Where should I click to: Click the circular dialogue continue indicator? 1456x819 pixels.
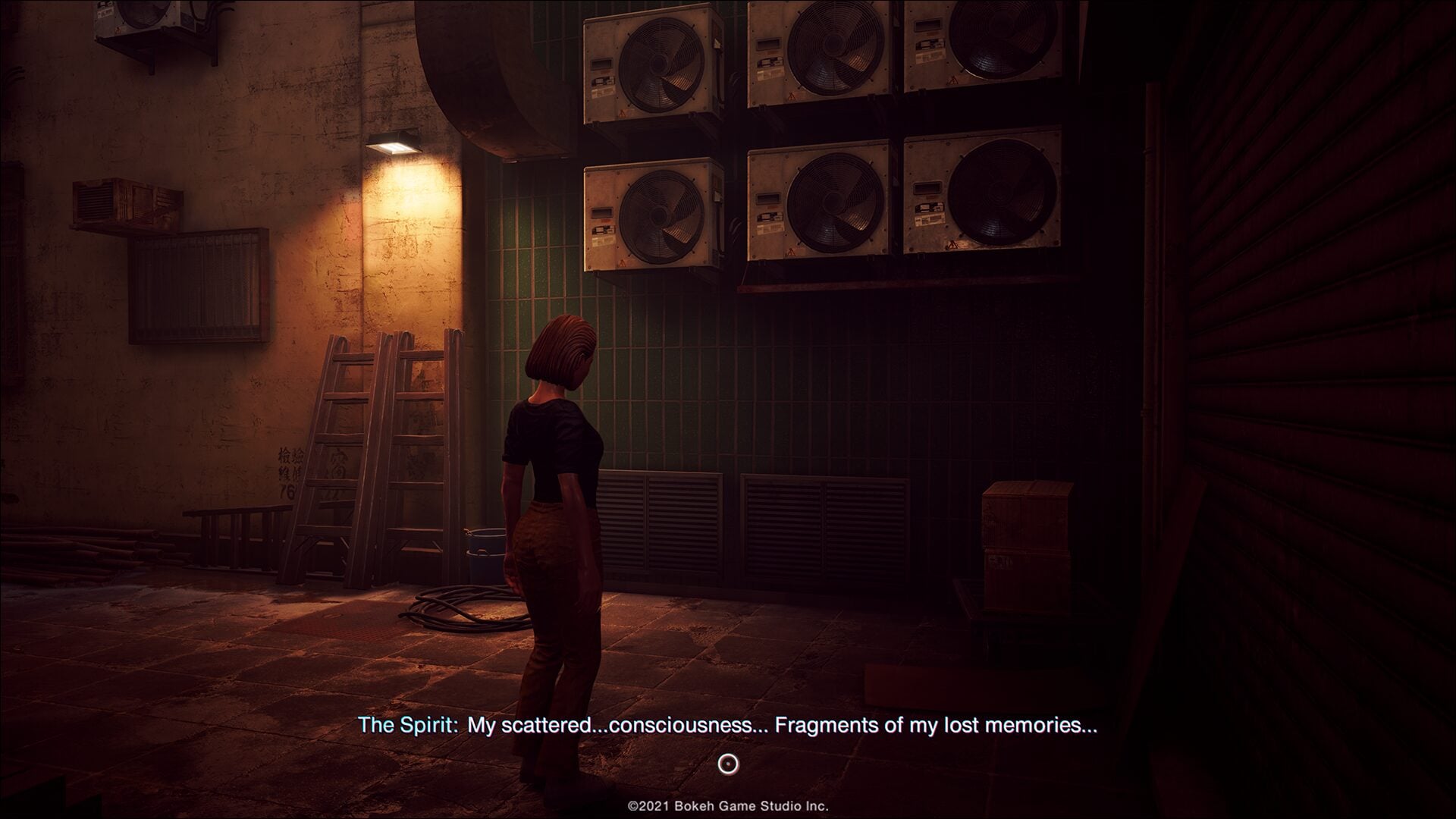click(x=728, y=764)
